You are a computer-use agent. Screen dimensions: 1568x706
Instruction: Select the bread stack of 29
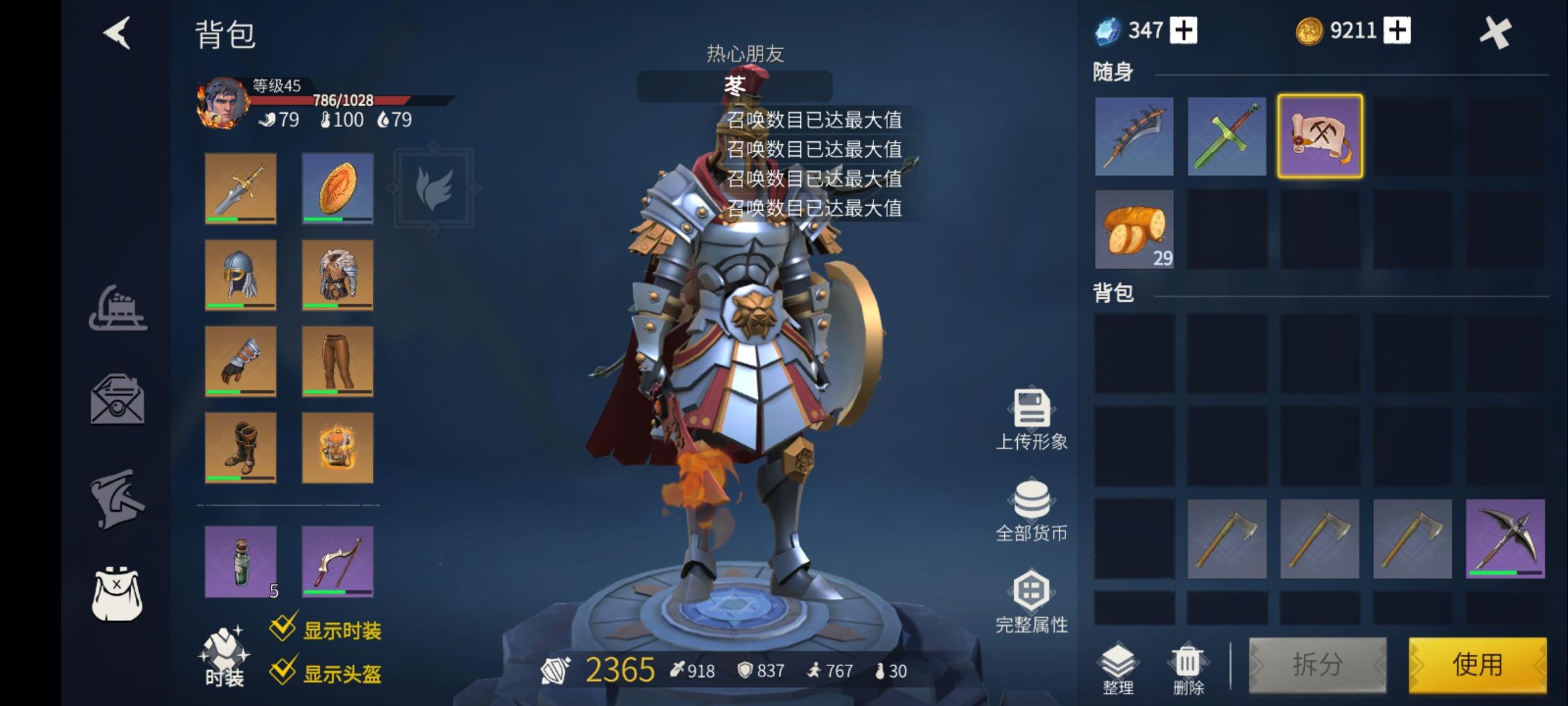(x=1134, y=231)
